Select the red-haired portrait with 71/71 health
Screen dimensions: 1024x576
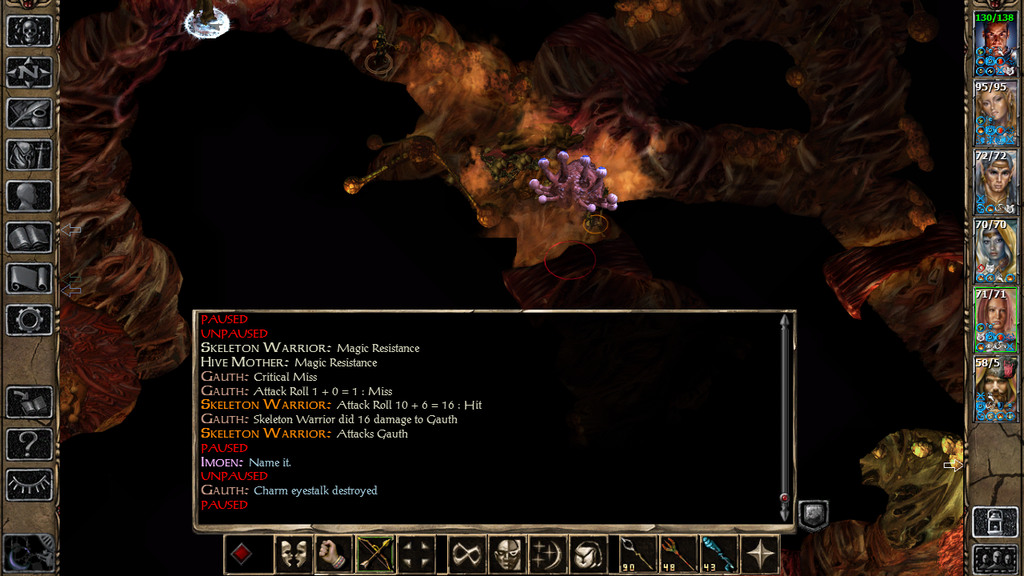click(x=995, y=319)
